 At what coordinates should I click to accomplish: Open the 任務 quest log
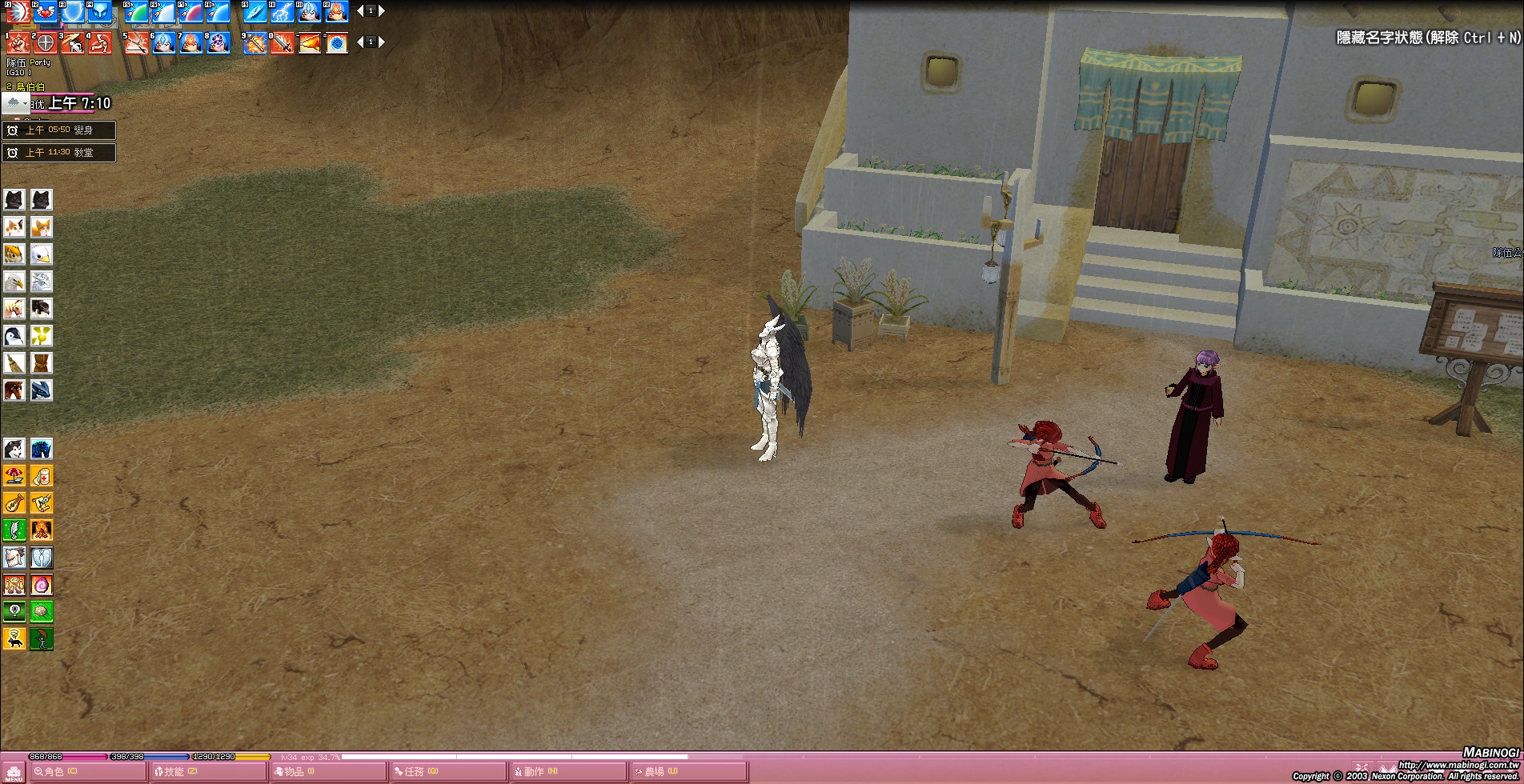click(x=448, y=772)
